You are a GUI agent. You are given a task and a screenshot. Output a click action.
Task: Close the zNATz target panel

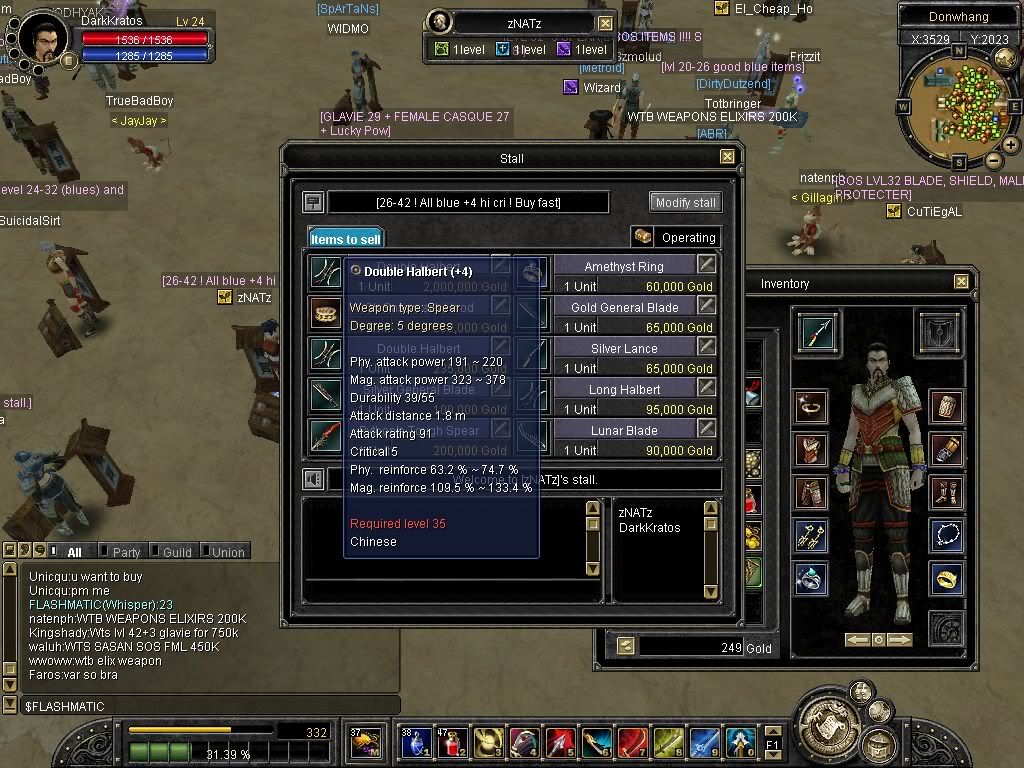tap(606, 23)
